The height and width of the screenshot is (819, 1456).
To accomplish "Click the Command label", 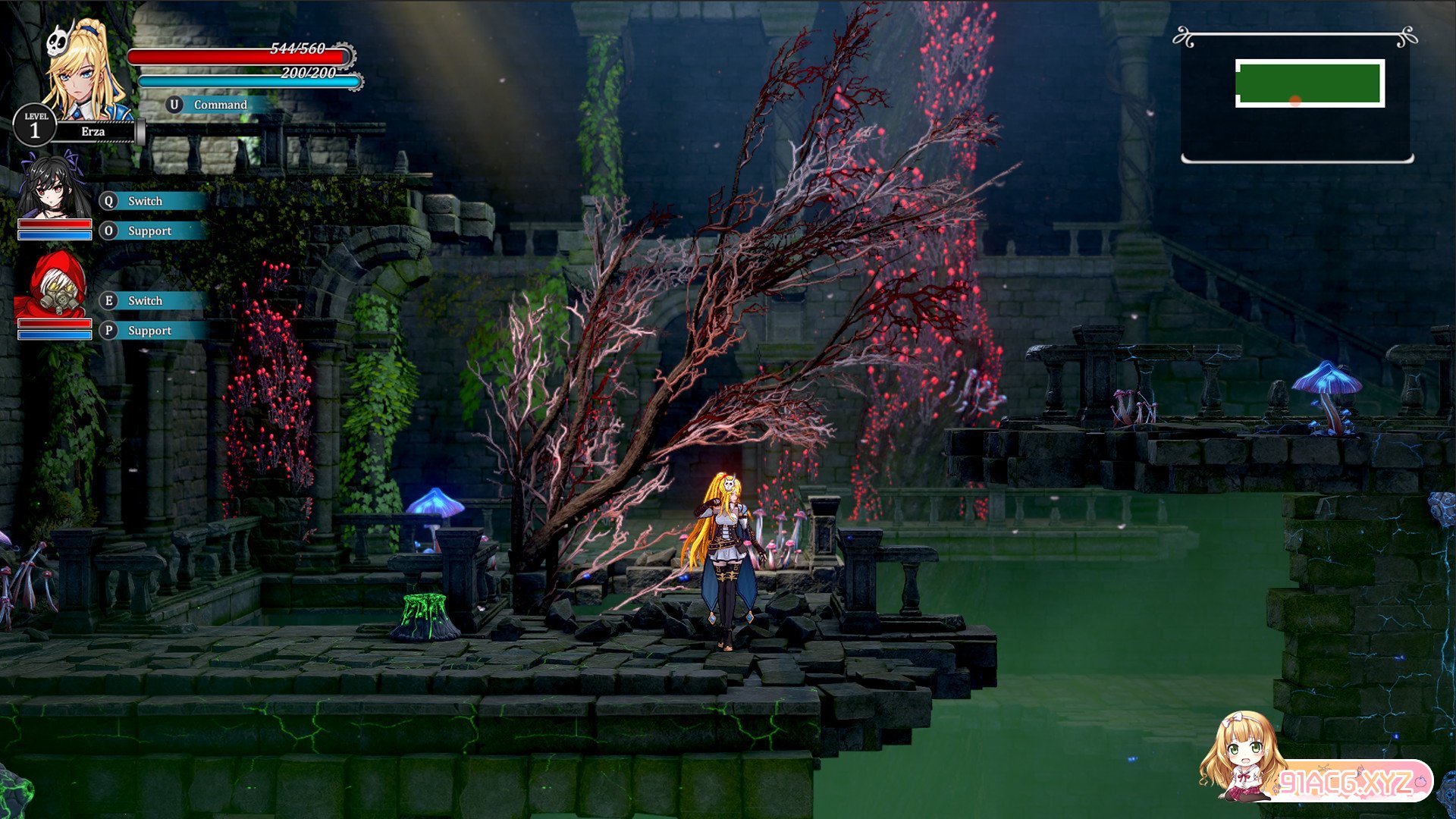I will (220, 105).
